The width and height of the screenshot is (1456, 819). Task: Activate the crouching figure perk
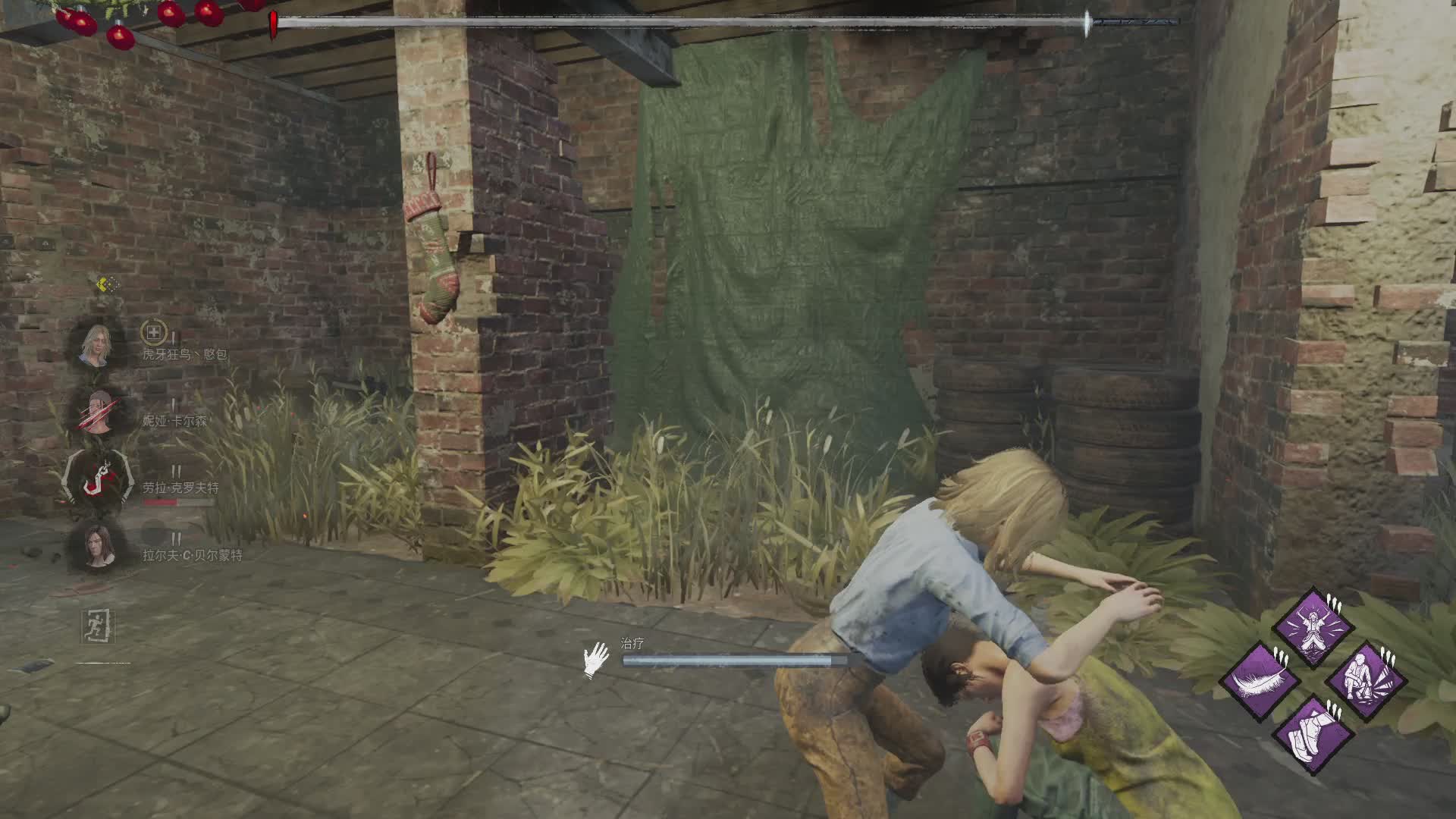(1367, 680)
